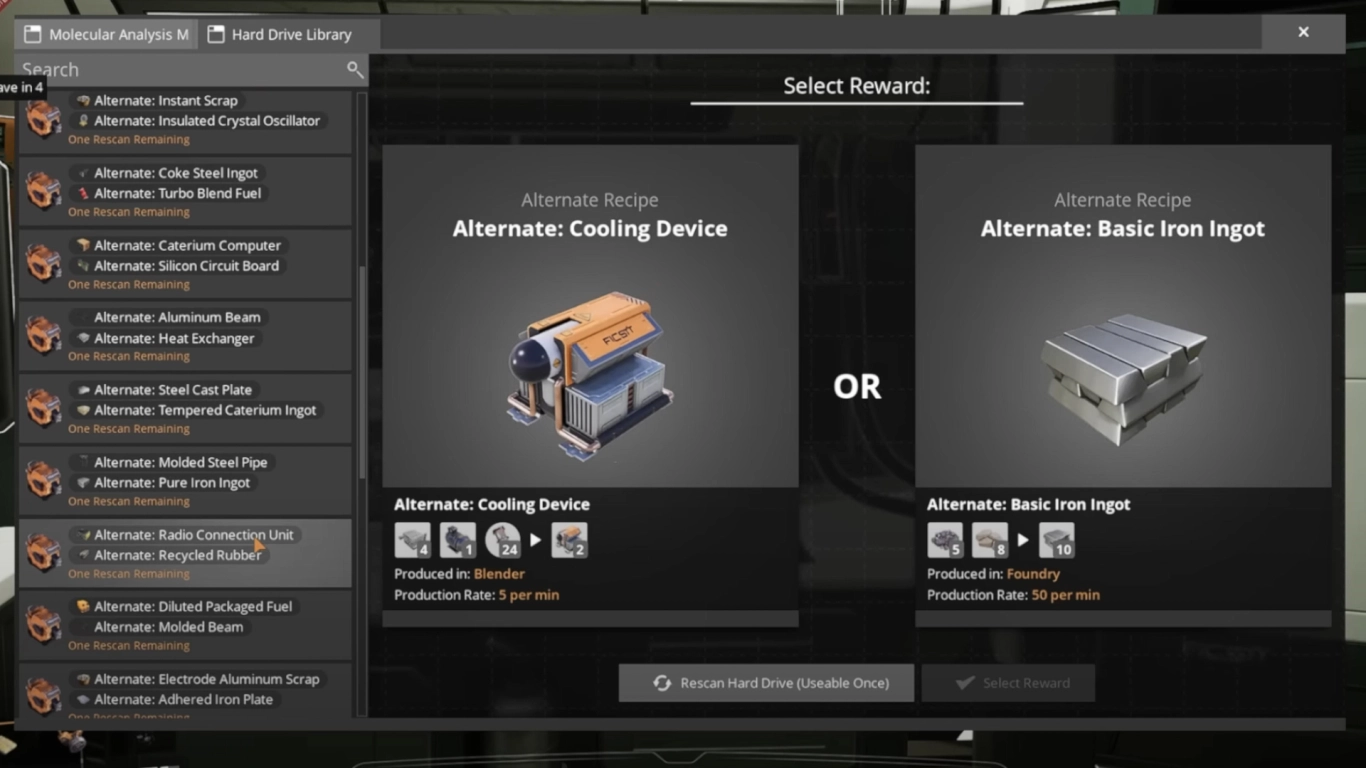Screen dimensions: 1366x768
Task: Click the Cooling Device output icon
Action: [x=570, y=540]
